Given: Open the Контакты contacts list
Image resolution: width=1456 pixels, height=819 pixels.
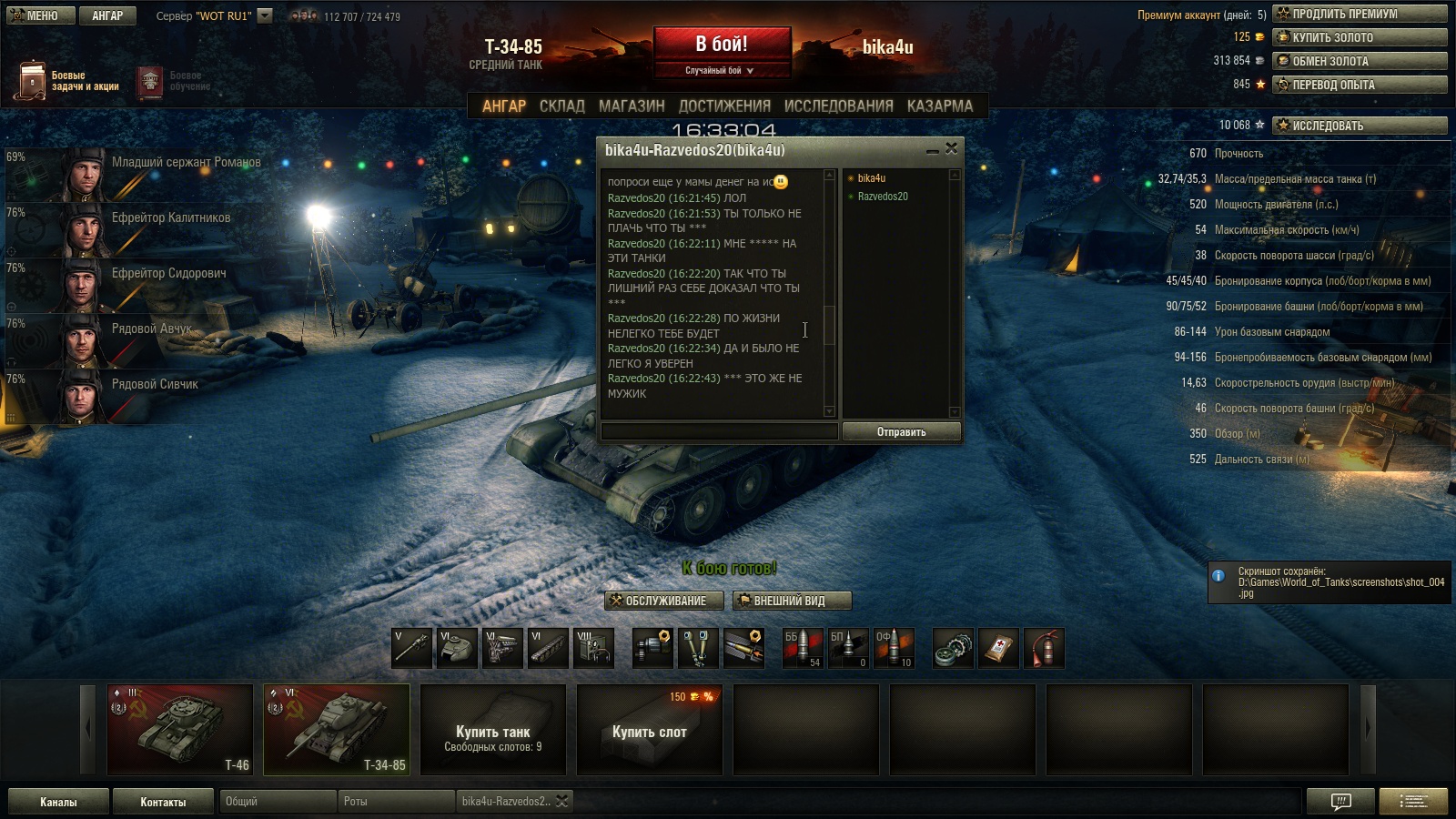Looking at the screenshot, I should point(163,802).
